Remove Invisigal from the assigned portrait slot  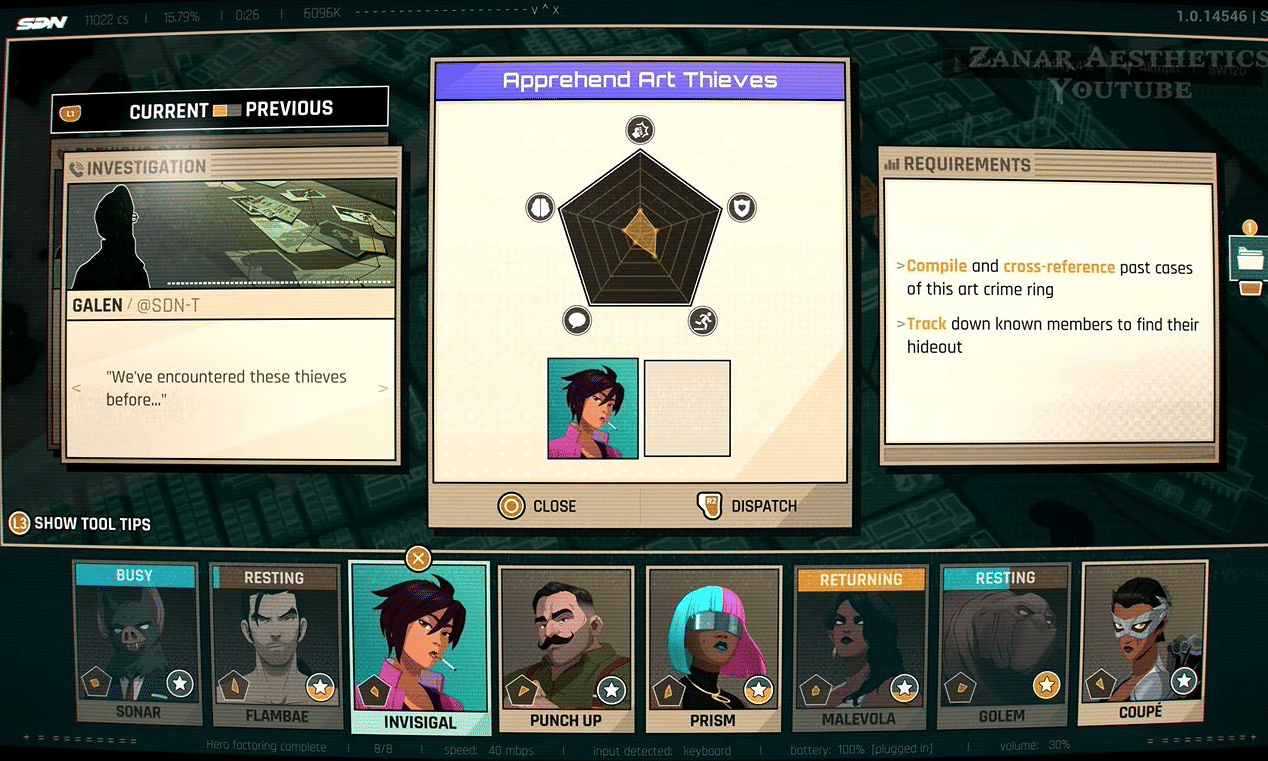coord(593,408)
